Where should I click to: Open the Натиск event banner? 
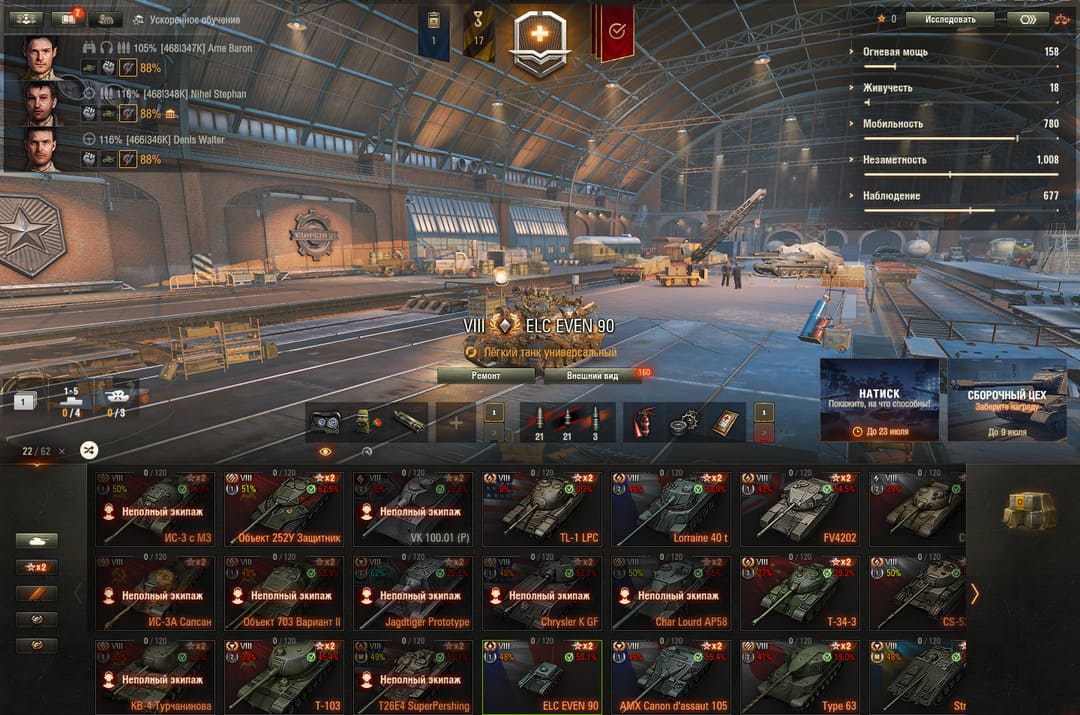click(x=879, y=399)
